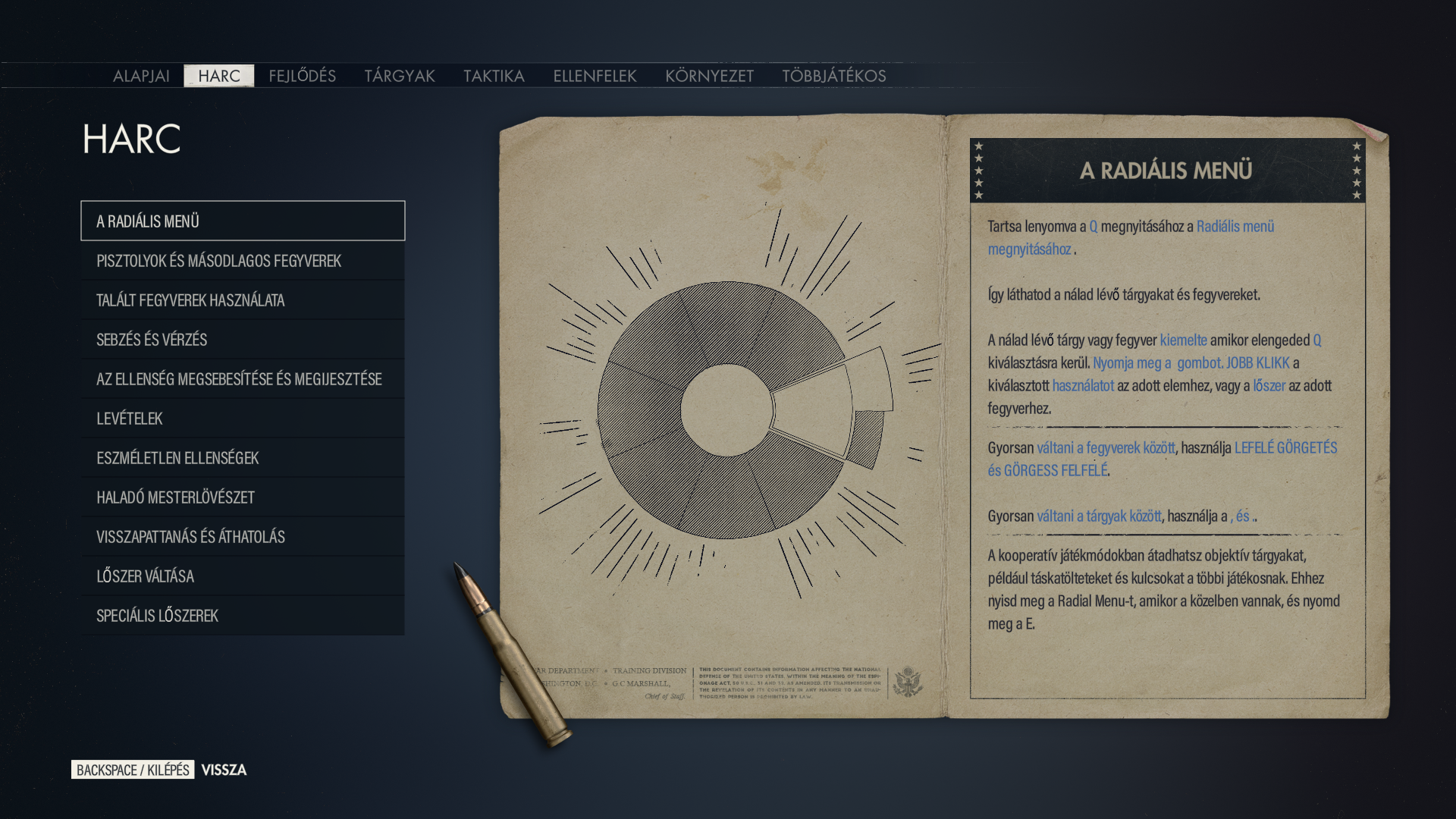Open the TAKTIKA tab
The width and height of the screenshot is (1456, 819).
coord(494,76)
